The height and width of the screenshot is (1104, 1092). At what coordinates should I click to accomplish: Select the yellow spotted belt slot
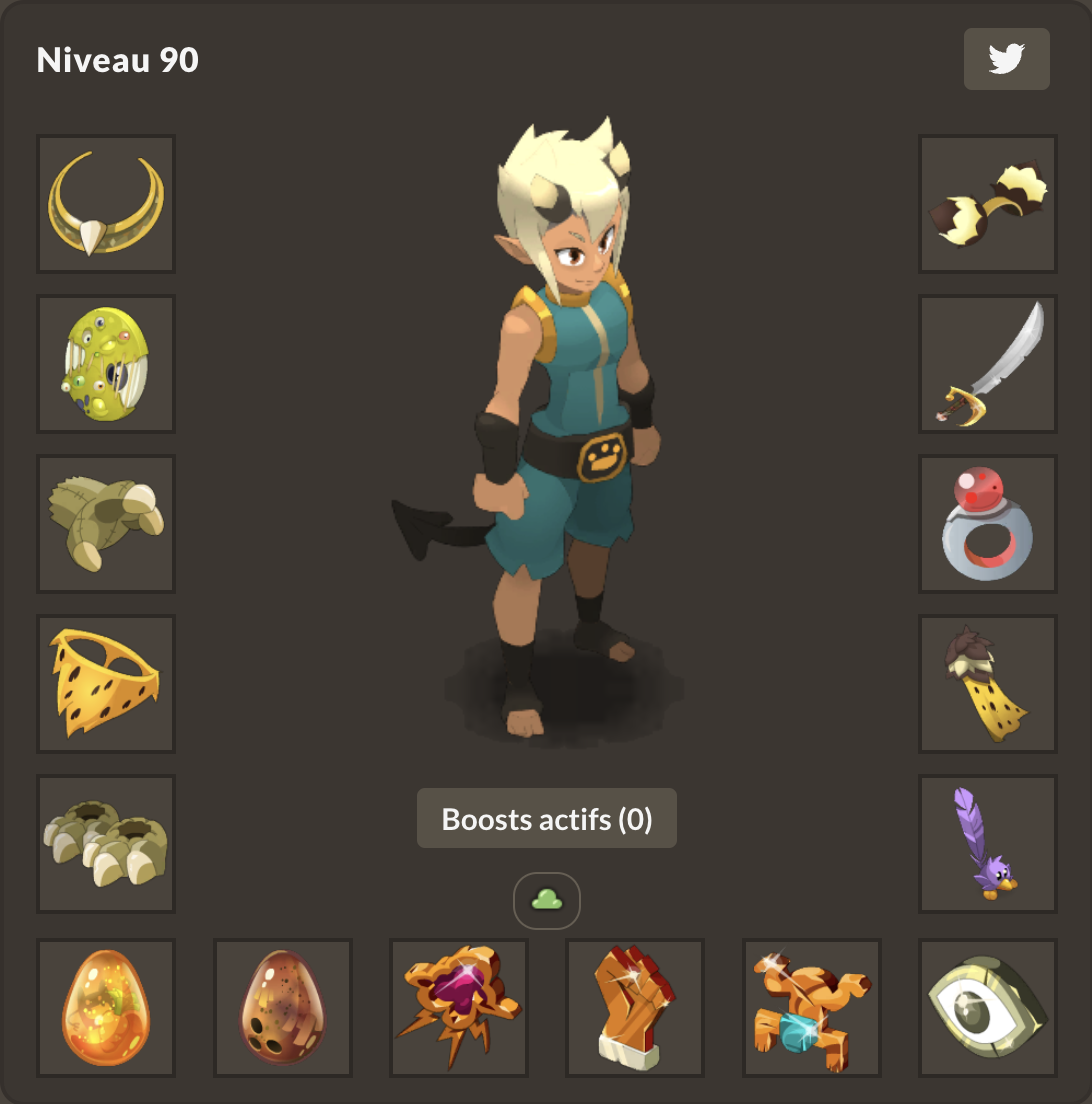click(106, 684)
